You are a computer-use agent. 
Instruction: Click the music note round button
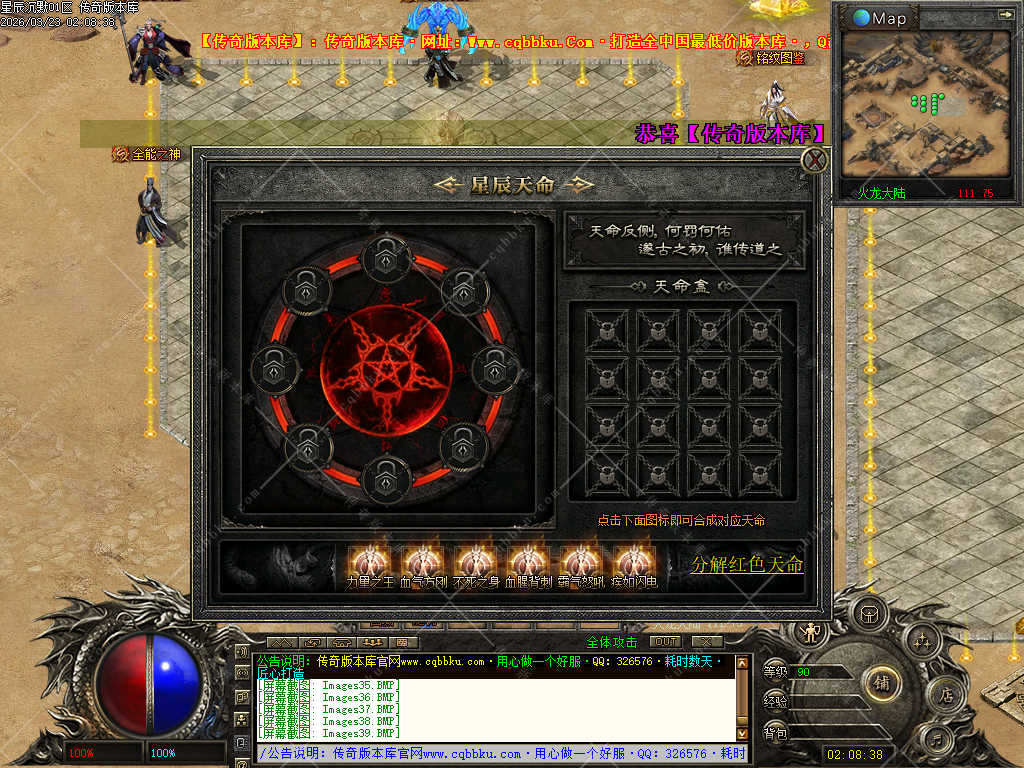(x=938, y=741)
